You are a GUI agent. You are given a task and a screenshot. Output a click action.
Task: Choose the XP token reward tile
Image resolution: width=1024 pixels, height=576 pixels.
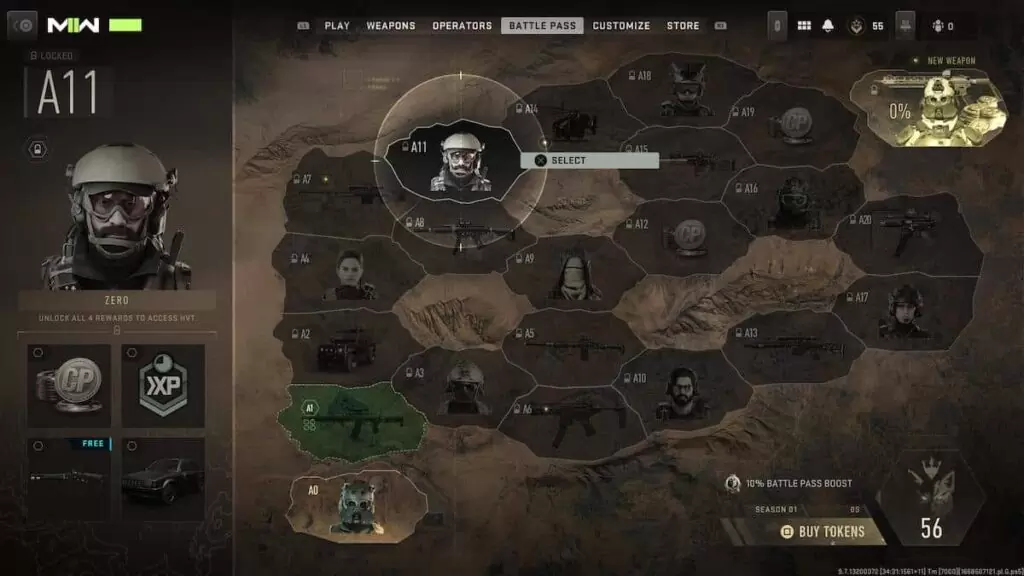pyautogui.click(x=163, y=386)
